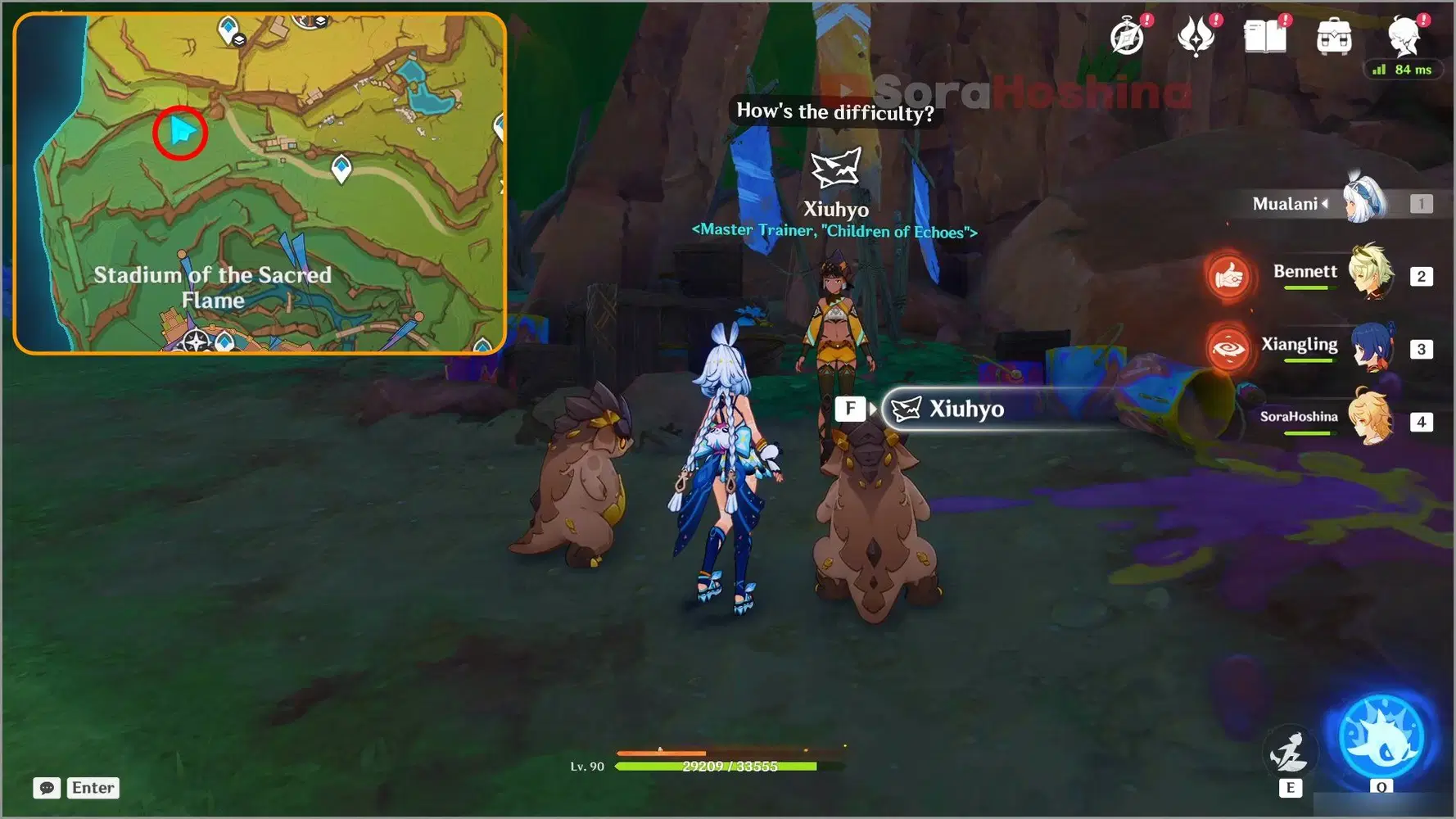Click Bennett's red Pyro status icon
Image resolution: width=1456 pixels, height=819 pixels.
1228,276
